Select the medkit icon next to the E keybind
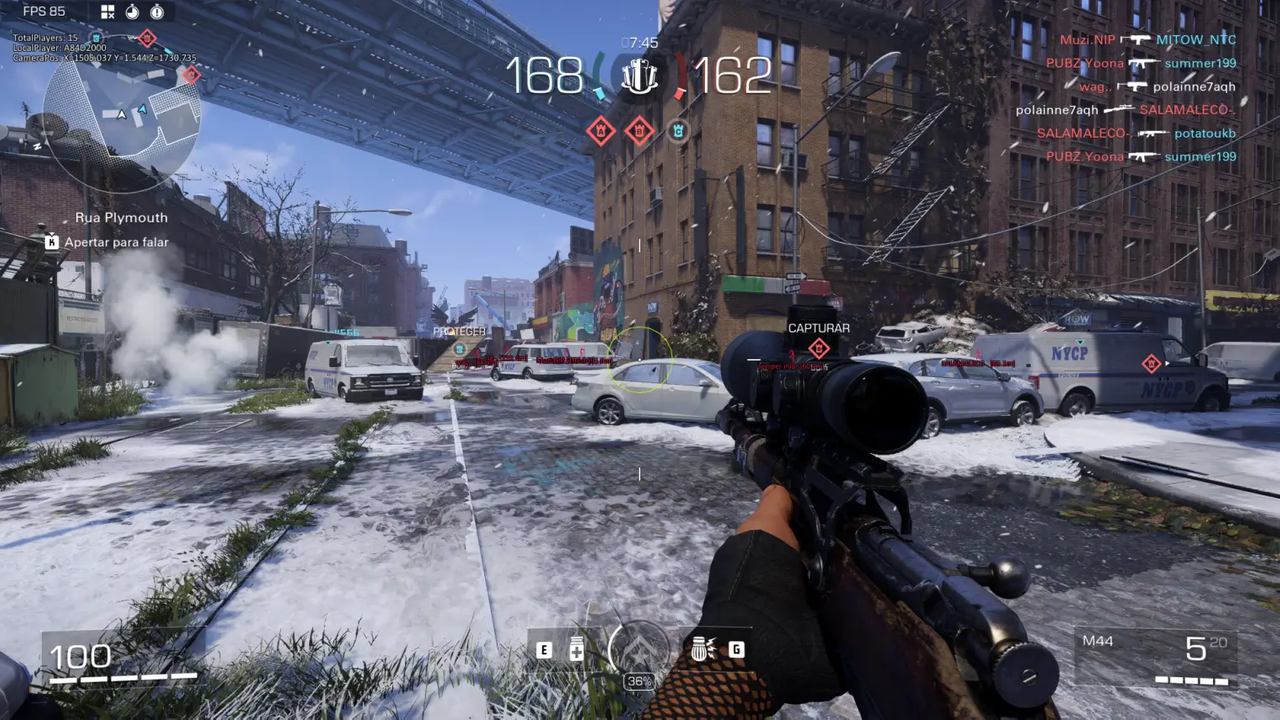 577,650
